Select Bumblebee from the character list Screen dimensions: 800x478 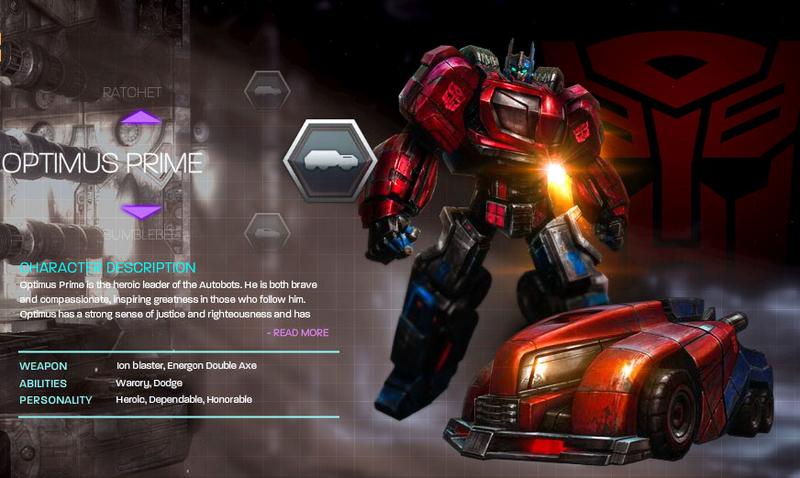(x=141, y=234)
